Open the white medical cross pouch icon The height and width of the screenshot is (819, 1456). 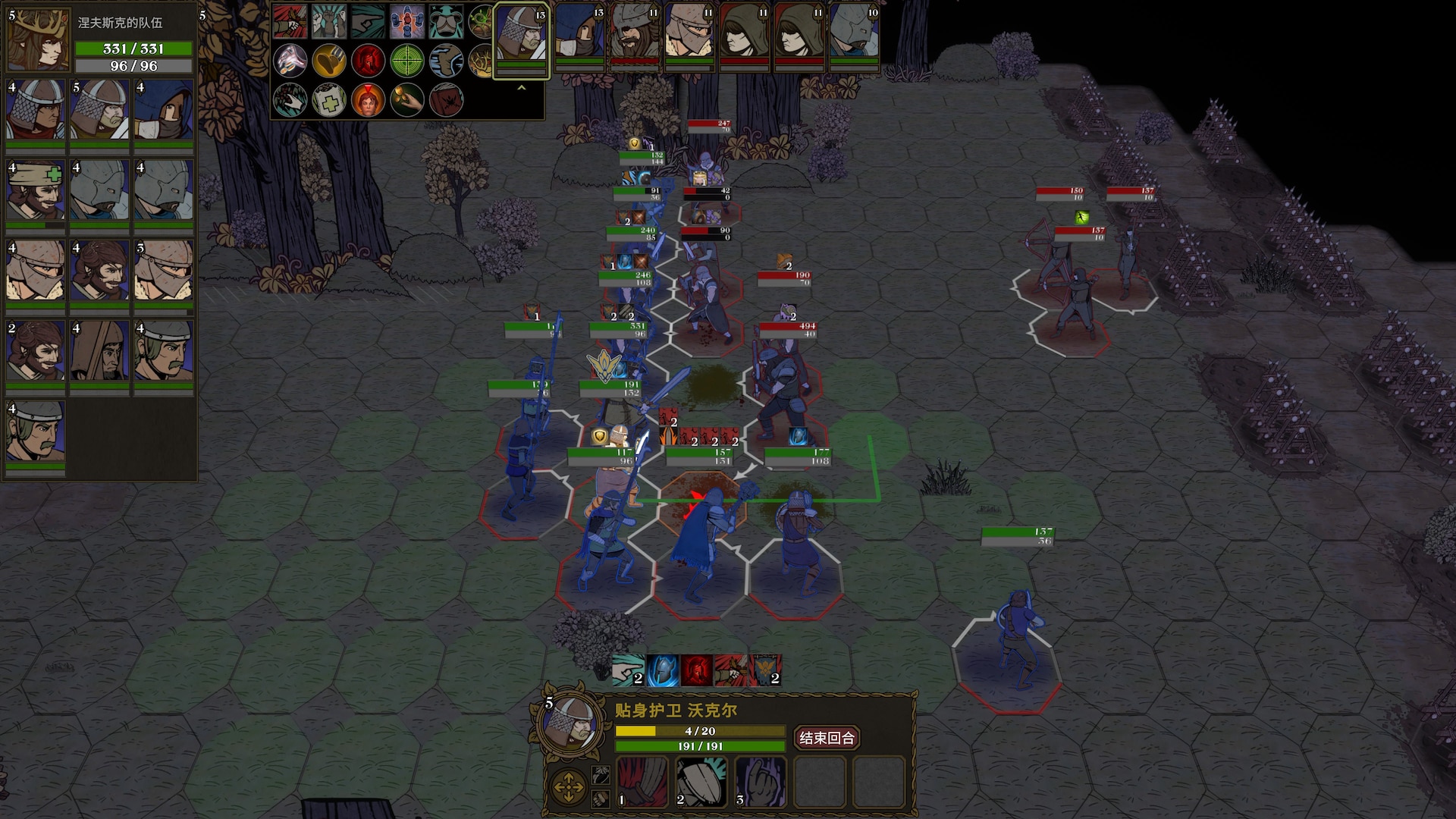[329, 100]
